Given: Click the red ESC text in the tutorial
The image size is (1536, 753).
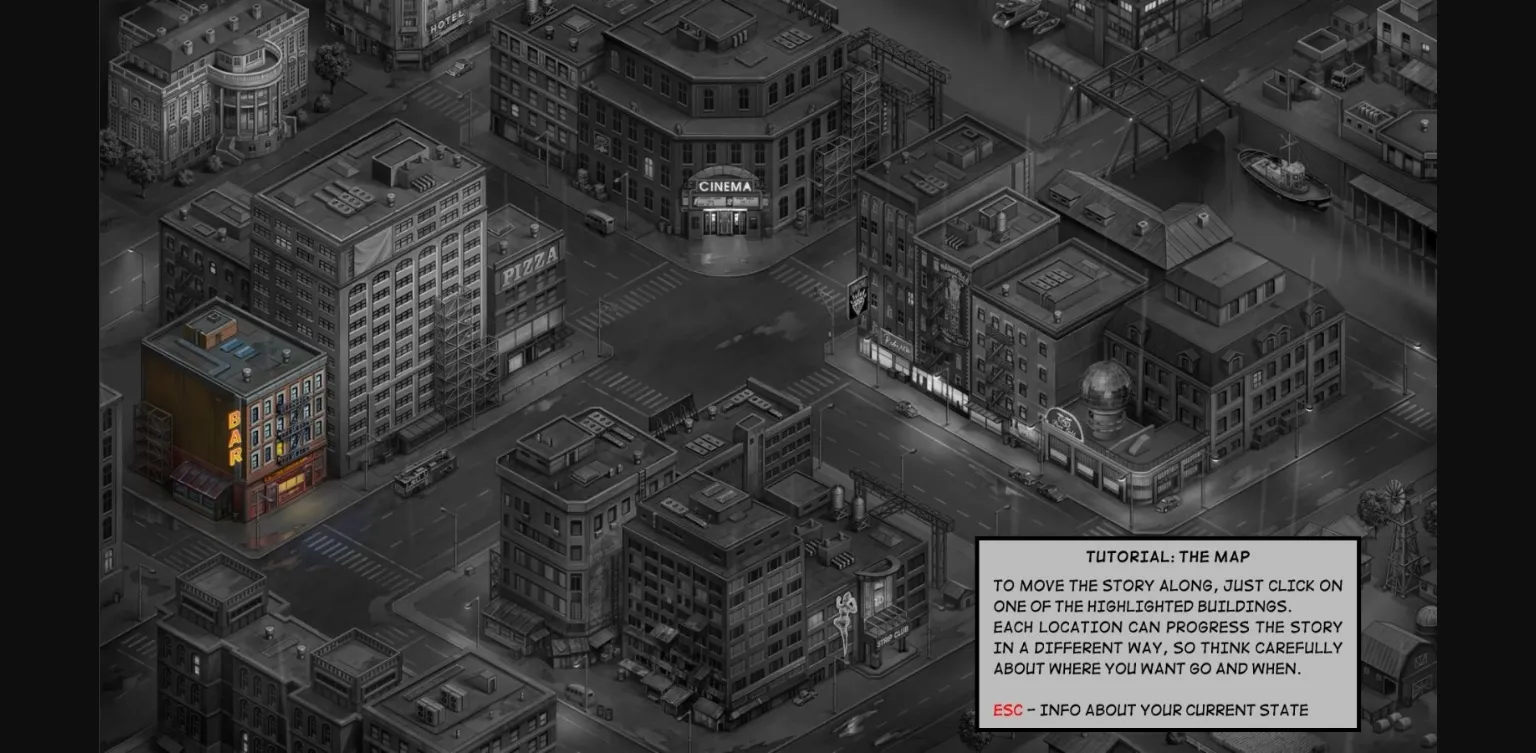Looking at the screenshot, I should coord(1009,711).
